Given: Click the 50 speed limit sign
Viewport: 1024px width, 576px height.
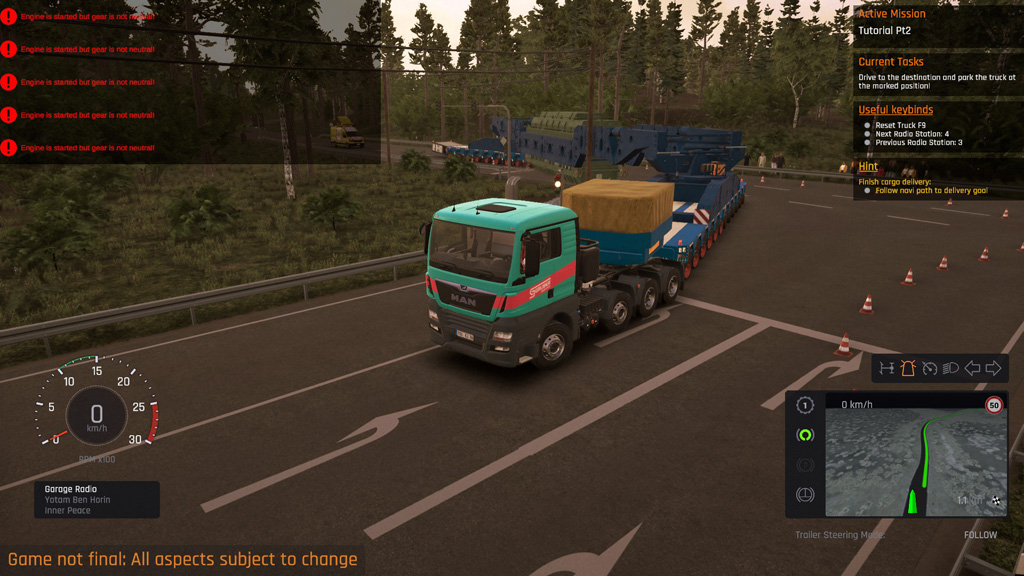Looking at the screenshot, I should click(x=994, y=405).
